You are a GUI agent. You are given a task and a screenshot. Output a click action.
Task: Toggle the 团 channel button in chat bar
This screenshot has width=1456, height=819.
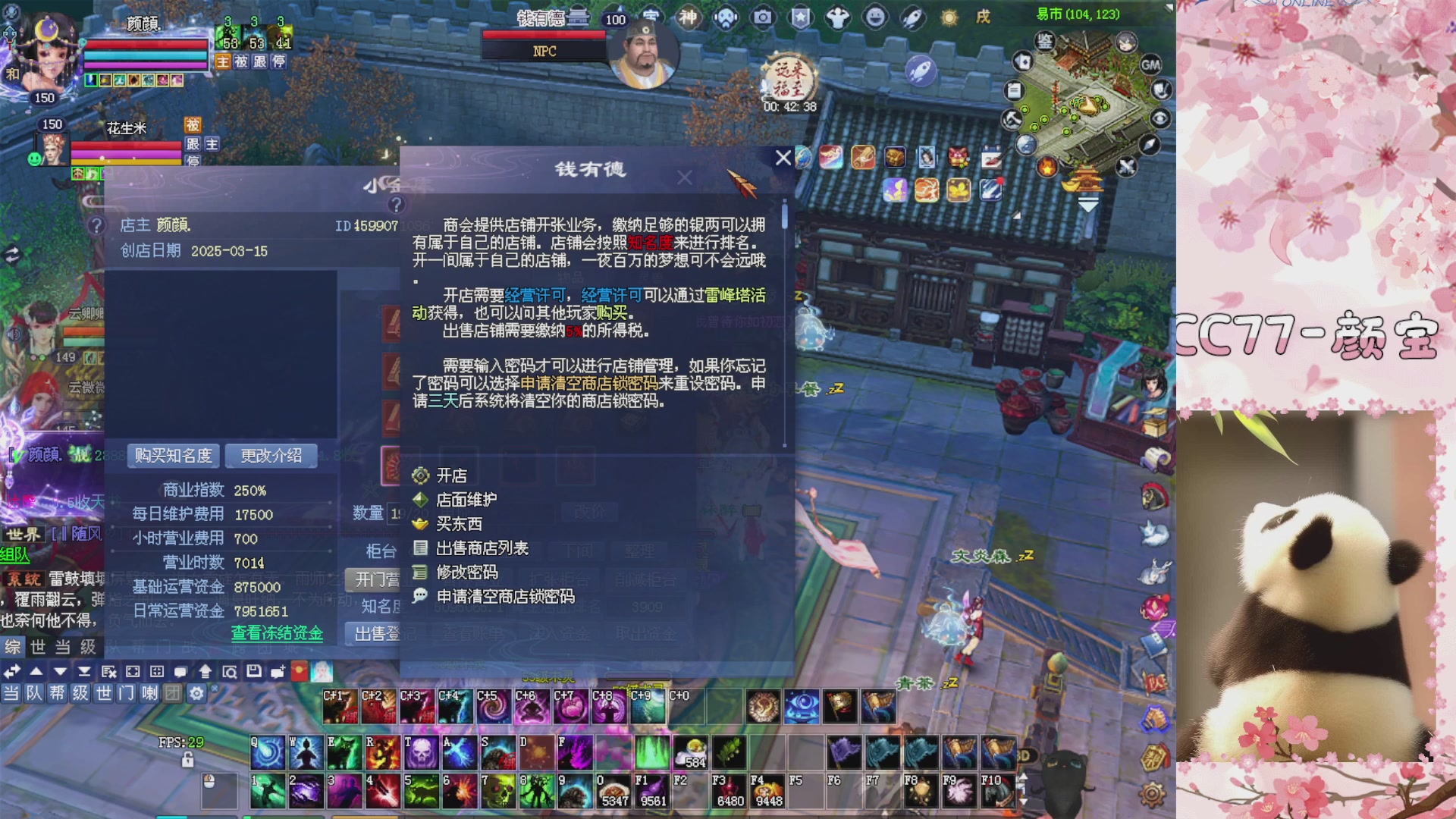(x=171, y=692)
